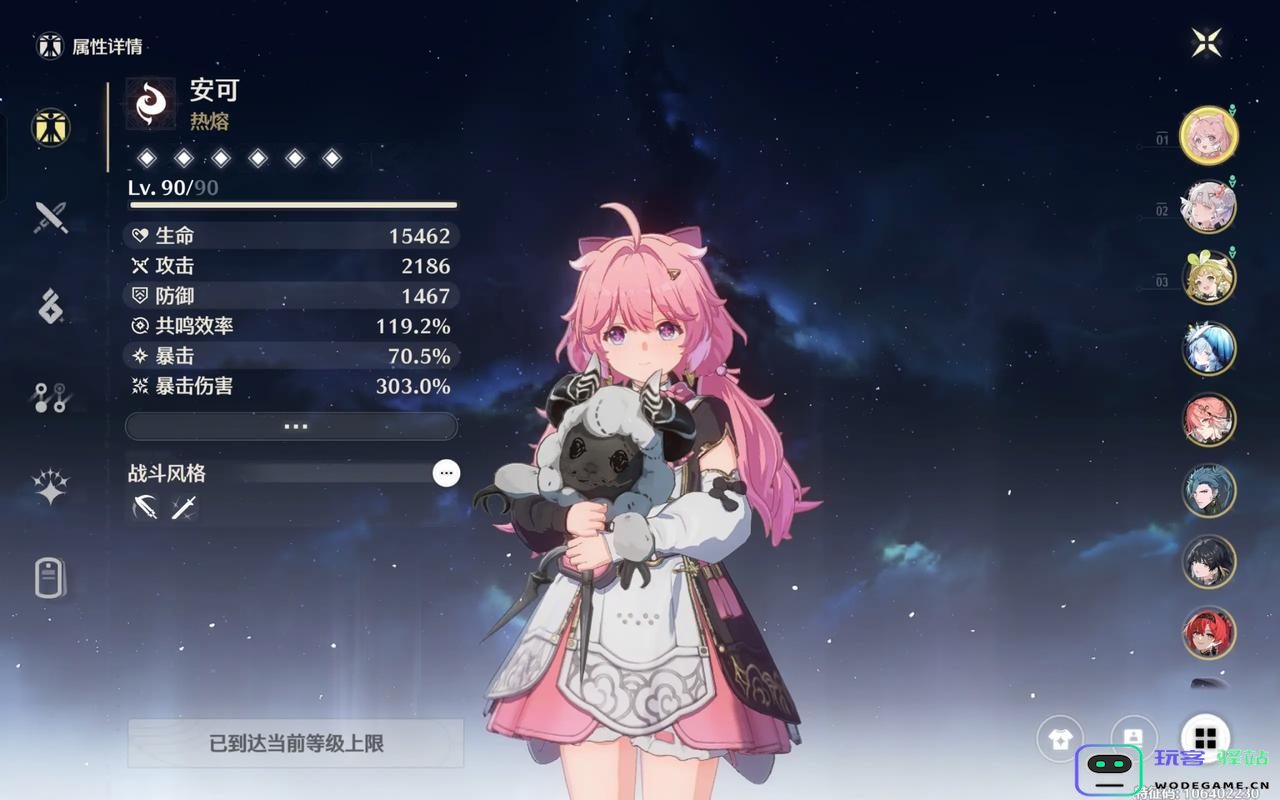The image size is (1280, 800).
Task: Click the 热熔 element emblem beside 安可
Action: tap(151, 104)
